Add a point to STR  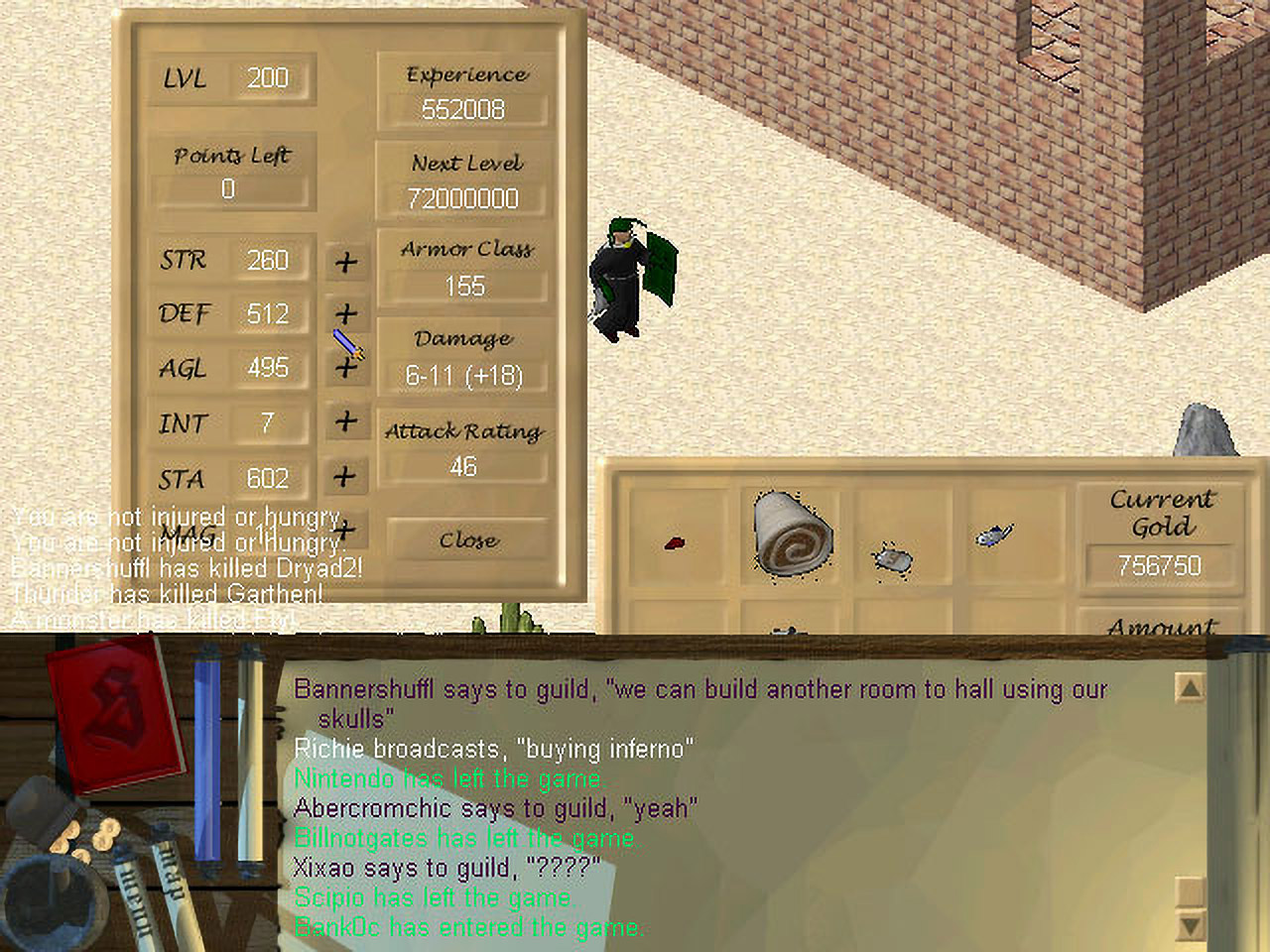345,262
